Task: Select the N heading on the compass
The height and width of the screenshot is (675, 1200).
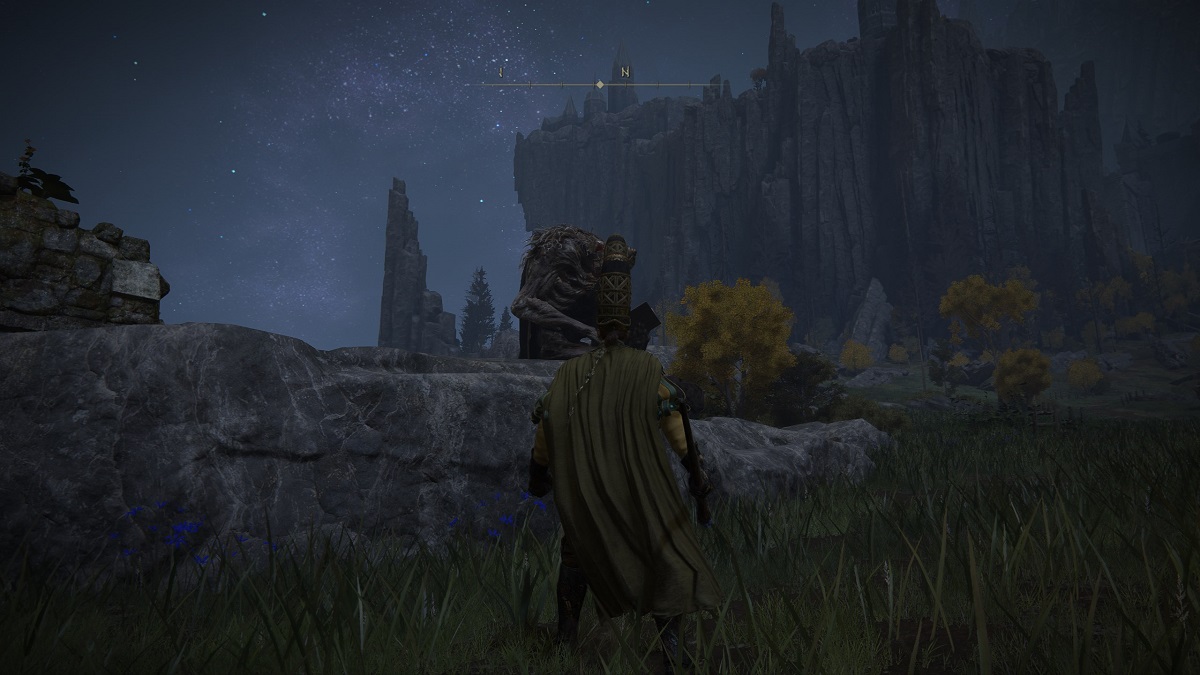Action: [625, 72]
